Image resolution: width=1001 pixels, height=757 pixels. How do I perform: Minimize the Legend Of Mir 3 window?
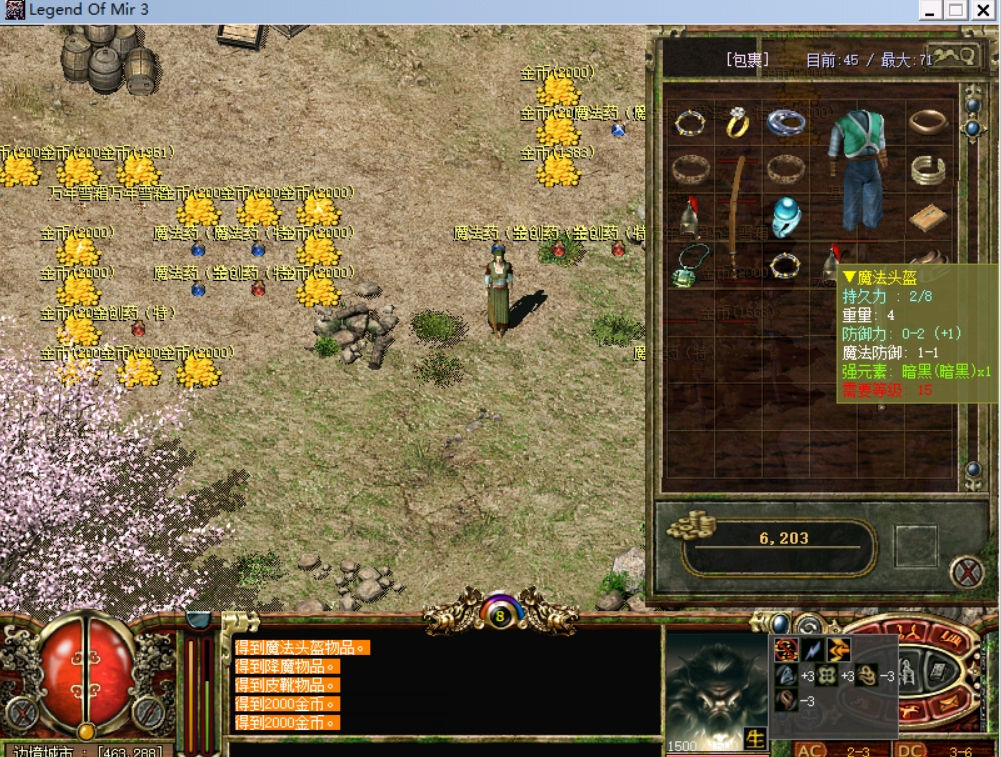pos(930,11)
